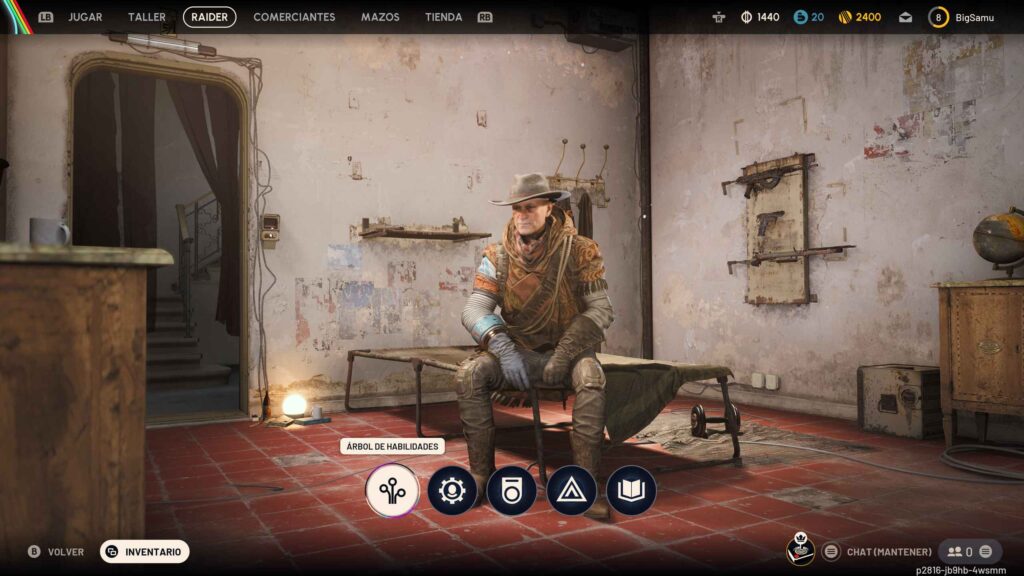
Task: Open the Jugar tab
Action: [x=85, y=17]
